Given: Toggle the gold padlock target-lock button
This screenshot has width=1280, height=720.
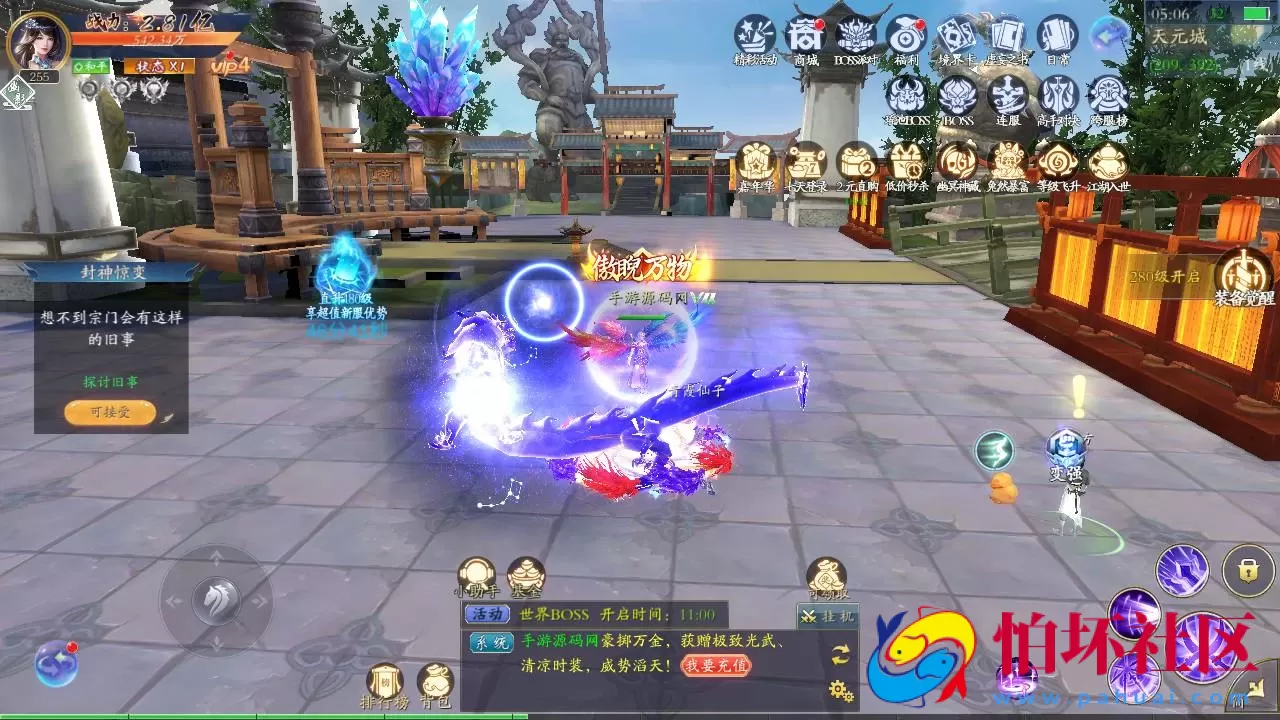Looking at the screenshot, I should click(x=1247, y=570).
